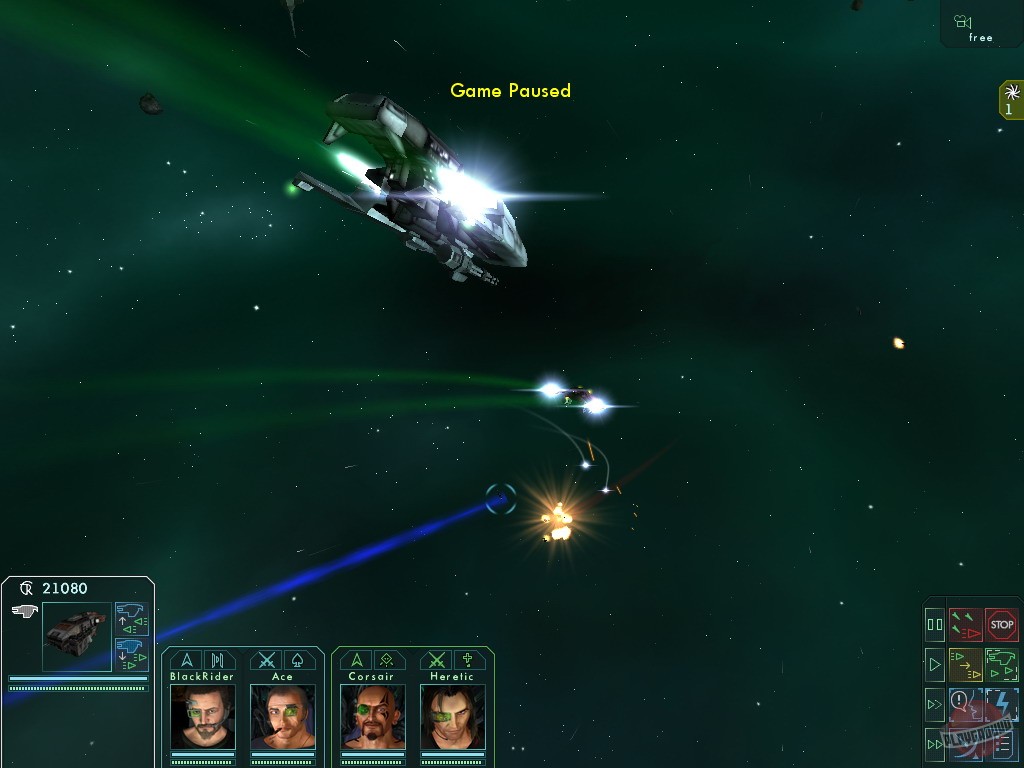Click the pause game speed button
The height and width of the screenshot is (768, 1024).
935,625
